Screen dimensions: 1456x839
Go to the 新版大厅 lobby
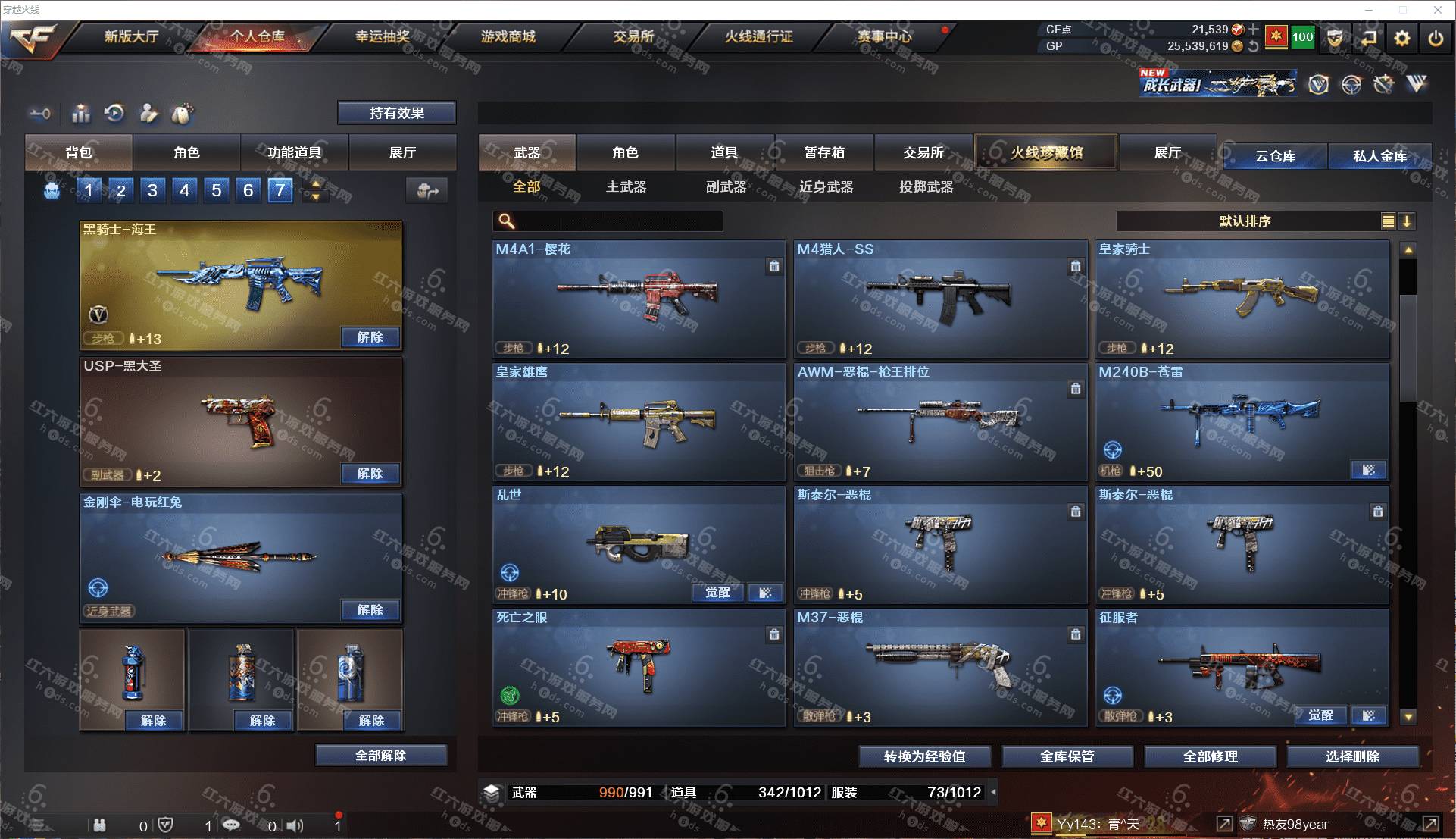pos(131,36)
